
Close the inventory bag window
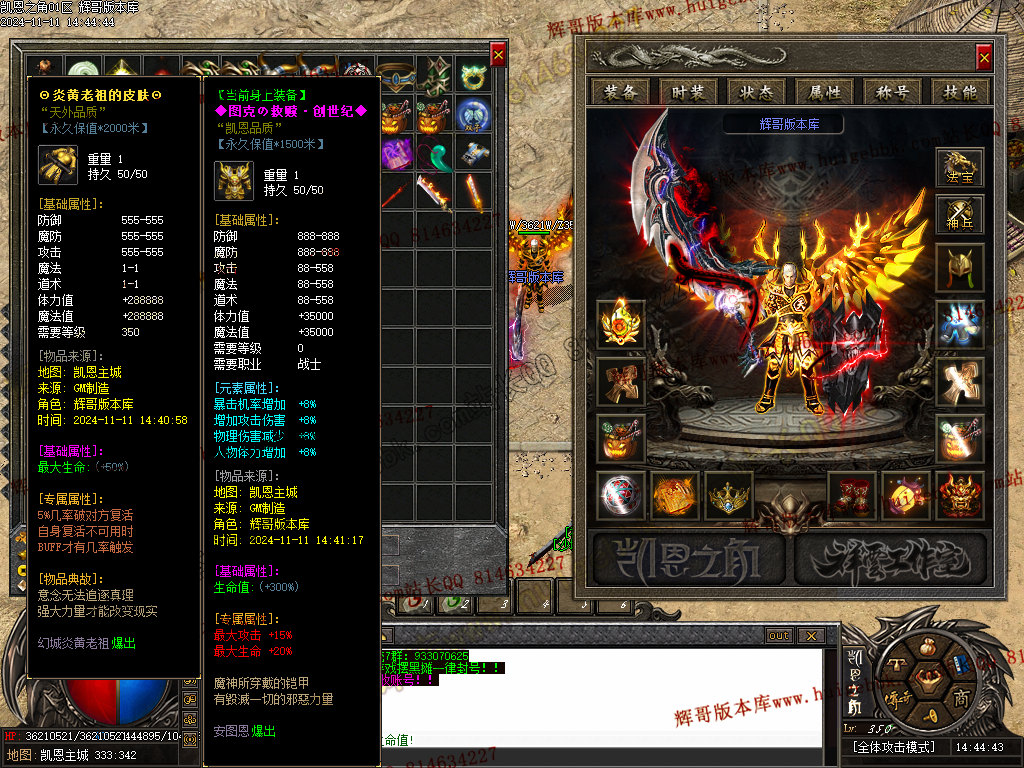(498, 54)
